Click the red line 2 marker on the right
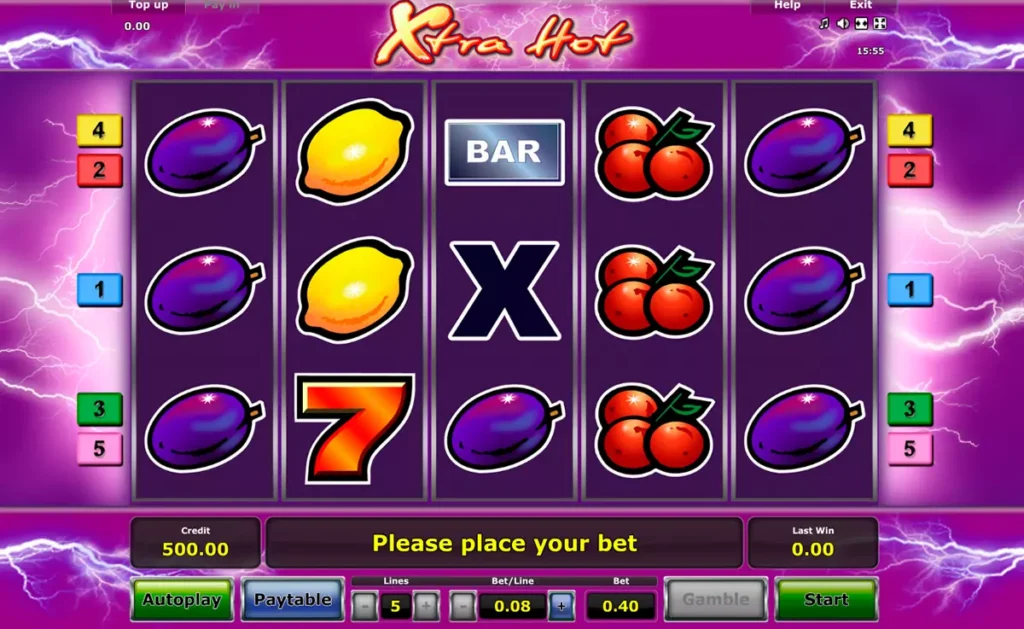Image resolution: width=1024 pixels, height=629 pixels. (910, 170)
